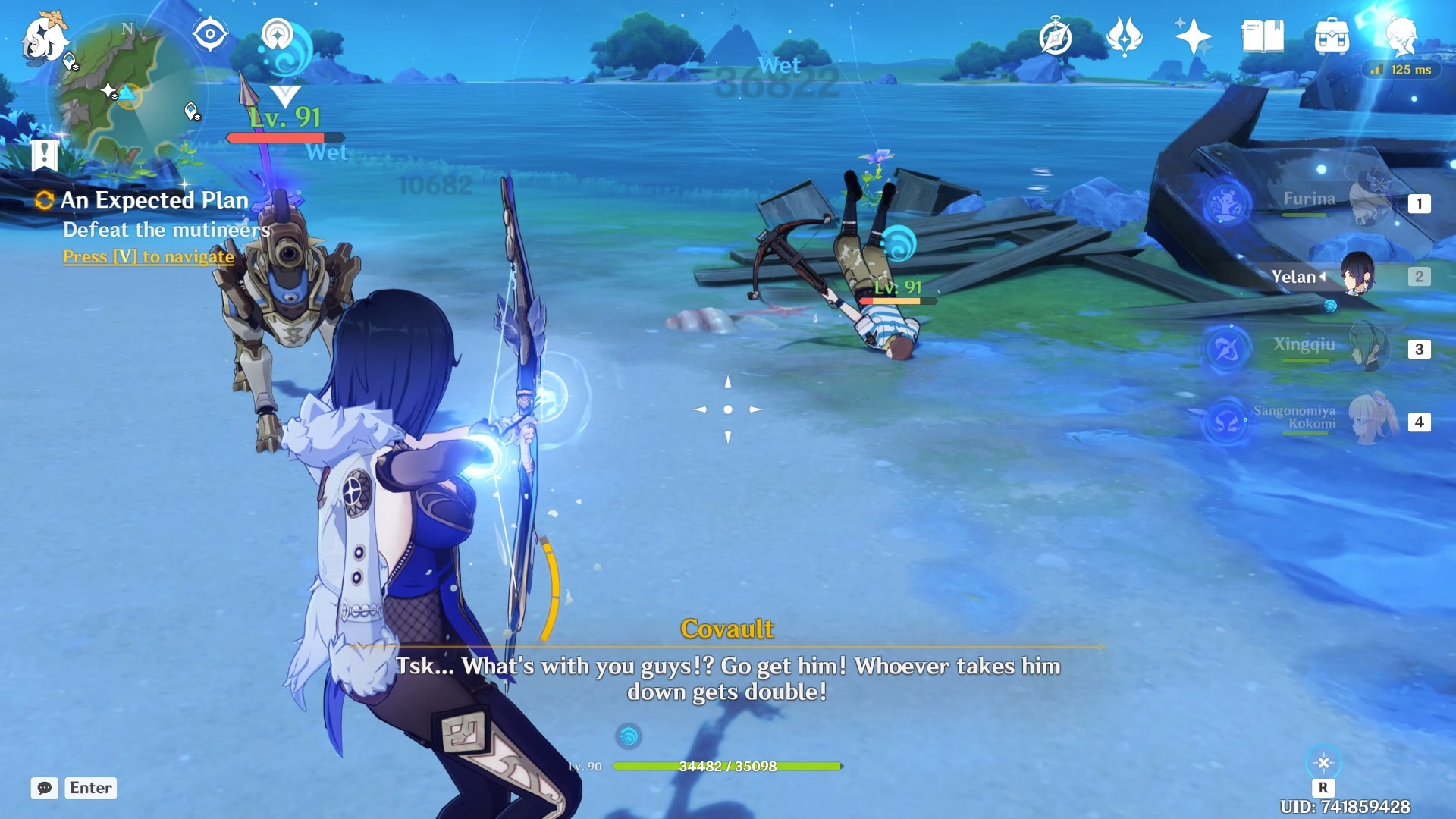Open the adventurer handbook book icon
This screenshot has height=819, width=1456.
(x=1263, y=36)
